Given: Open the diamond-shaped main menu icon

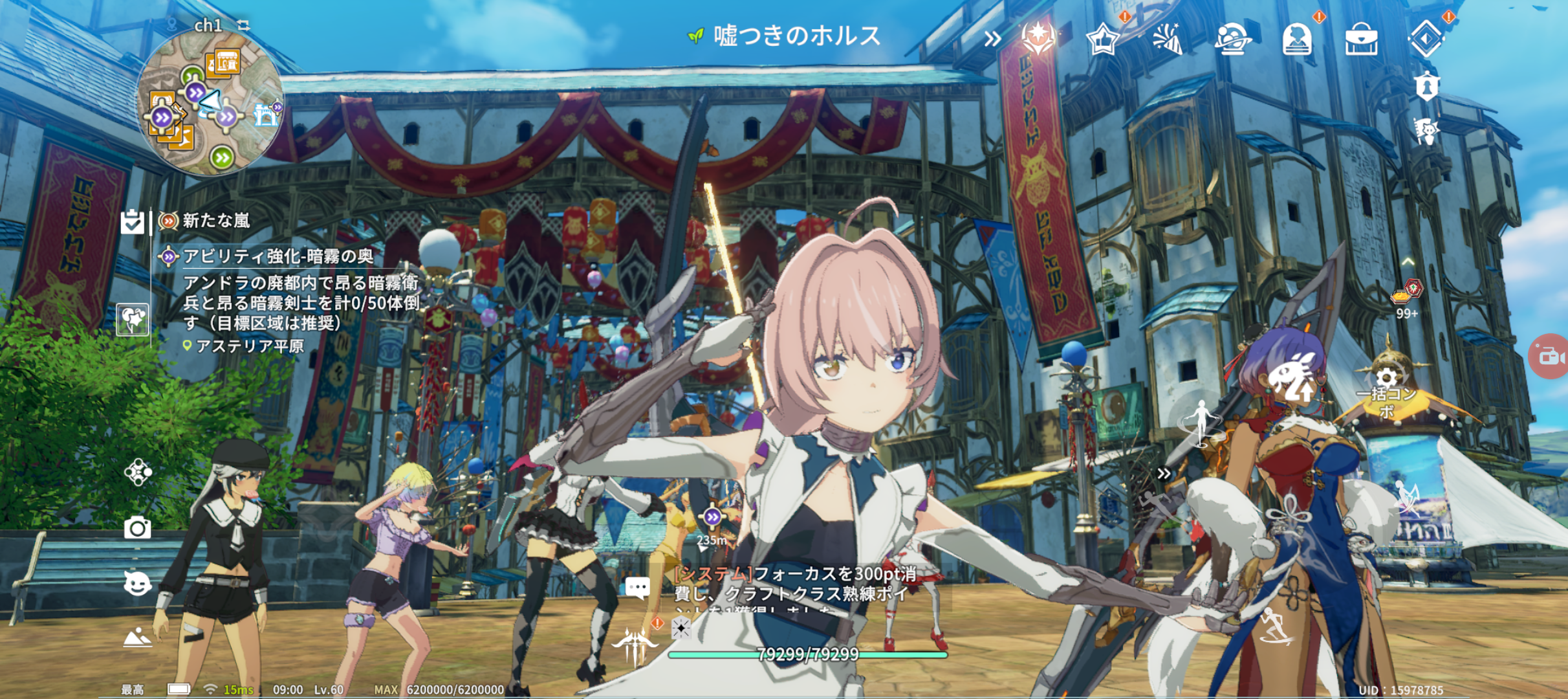Looking at the screenshot, I should pyautogui.click(x=1426, y=39).
